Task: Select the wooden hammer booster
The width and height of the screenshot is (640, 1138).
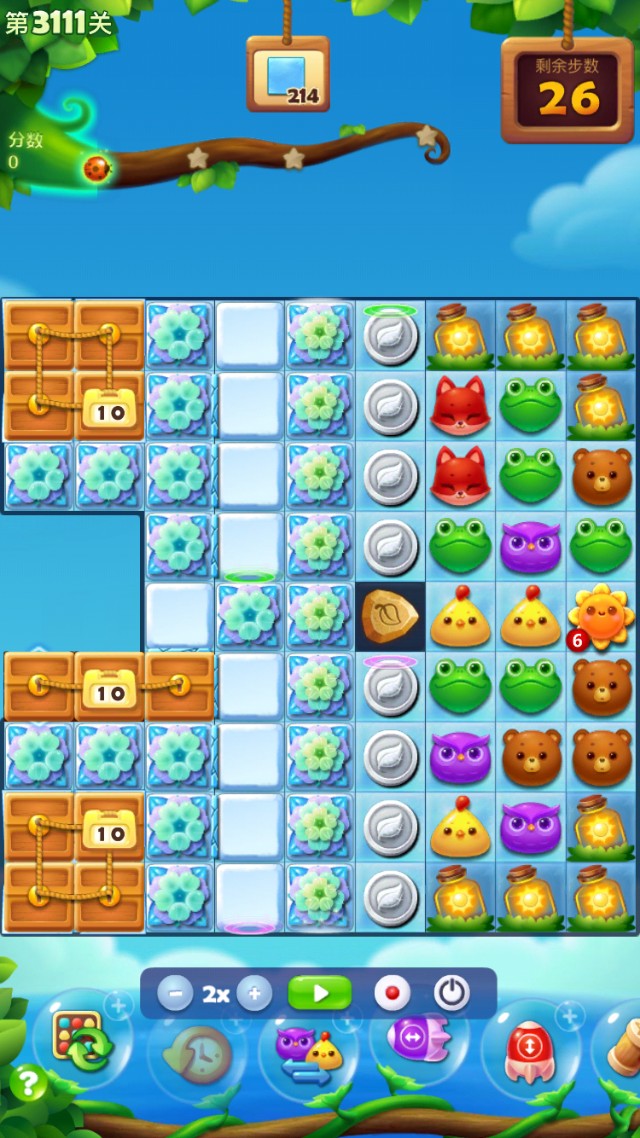Action: tap(623, 1045)
